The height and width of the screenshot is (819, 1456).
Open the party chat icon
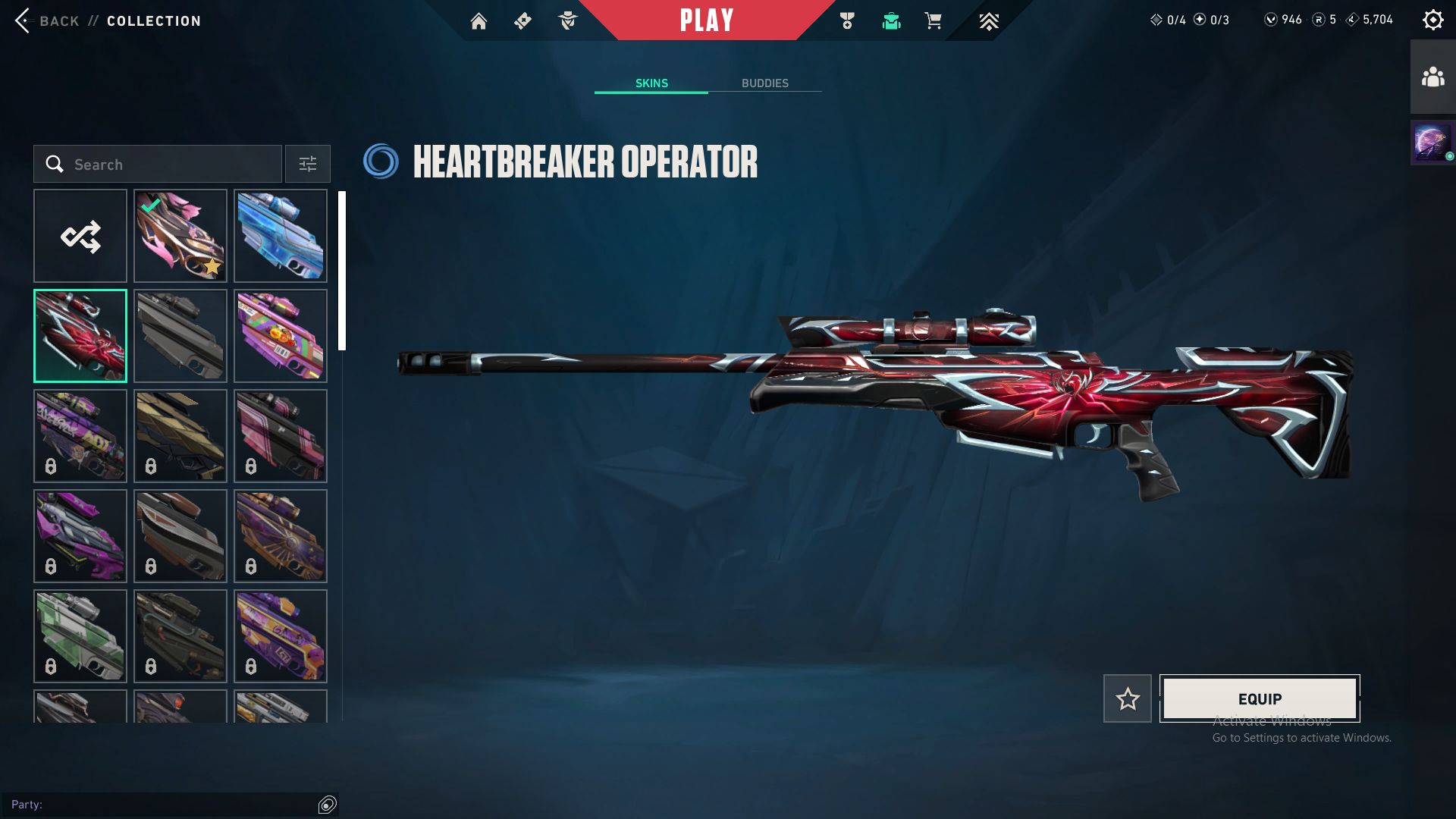click(x=328, y=805)
